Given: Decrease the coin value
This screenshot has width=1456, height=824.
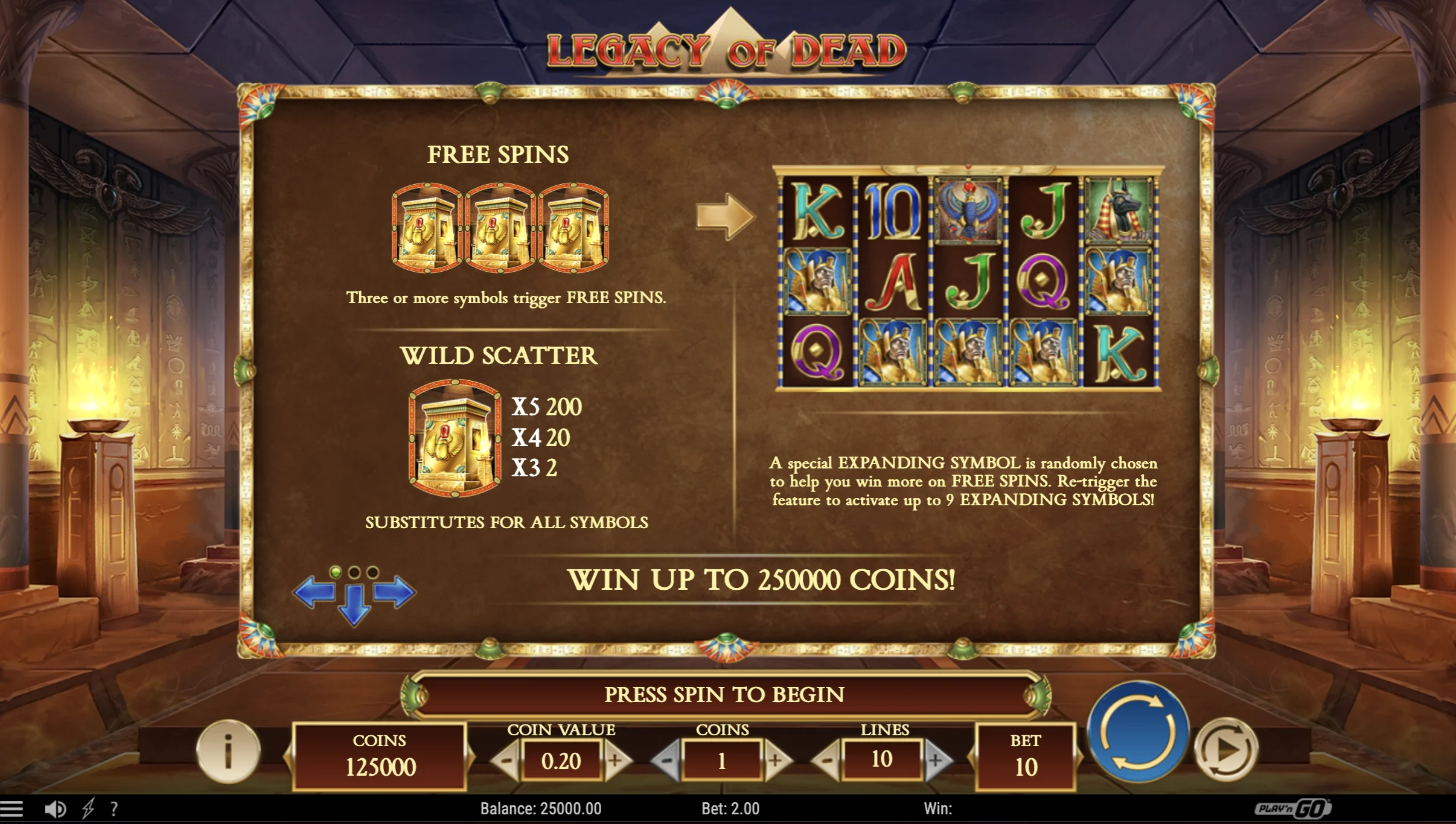Looking at the screenshot, I should (x=505, y=761).
